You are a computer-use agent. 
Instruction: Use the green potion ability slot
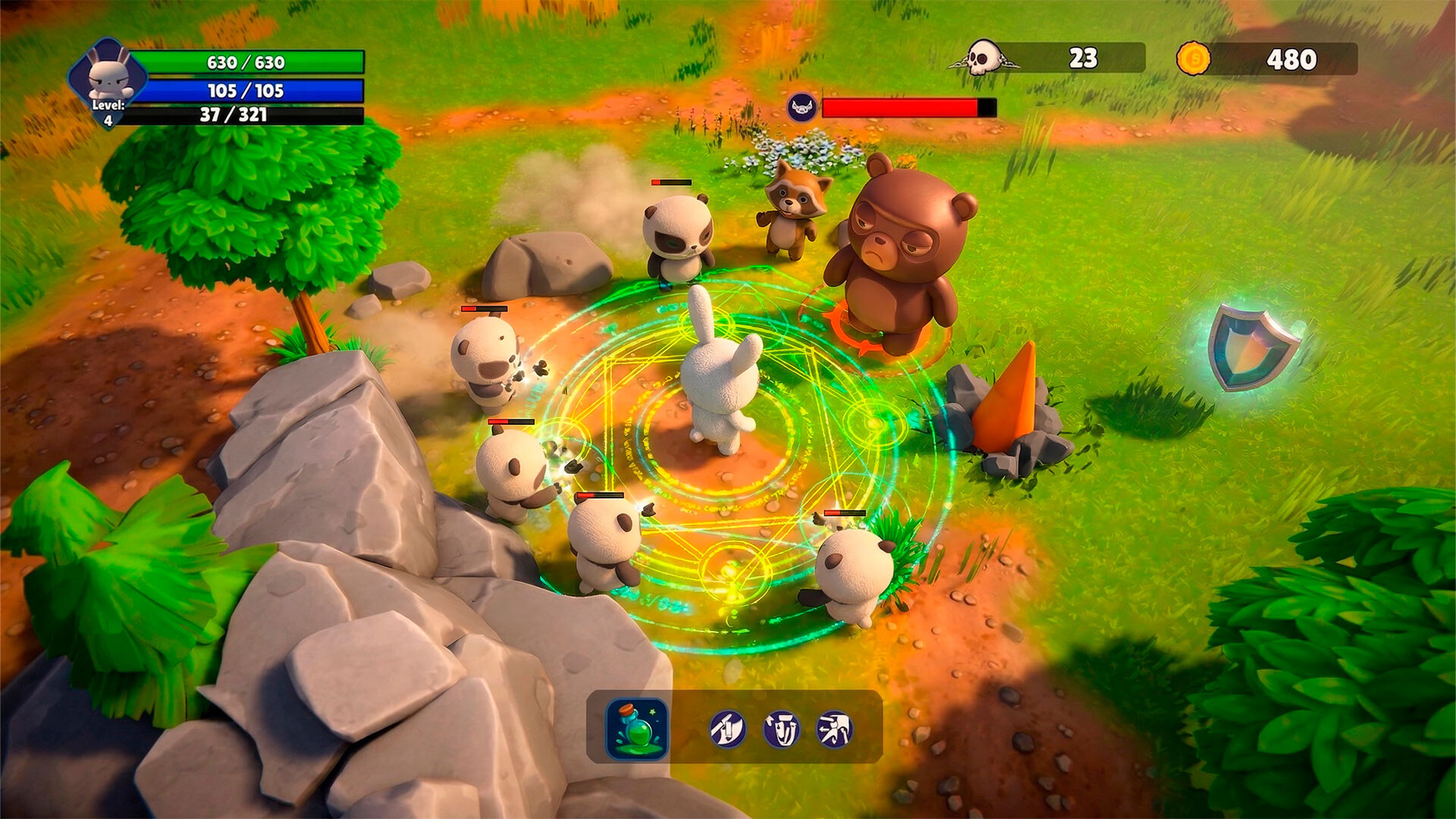coord(637,729)
